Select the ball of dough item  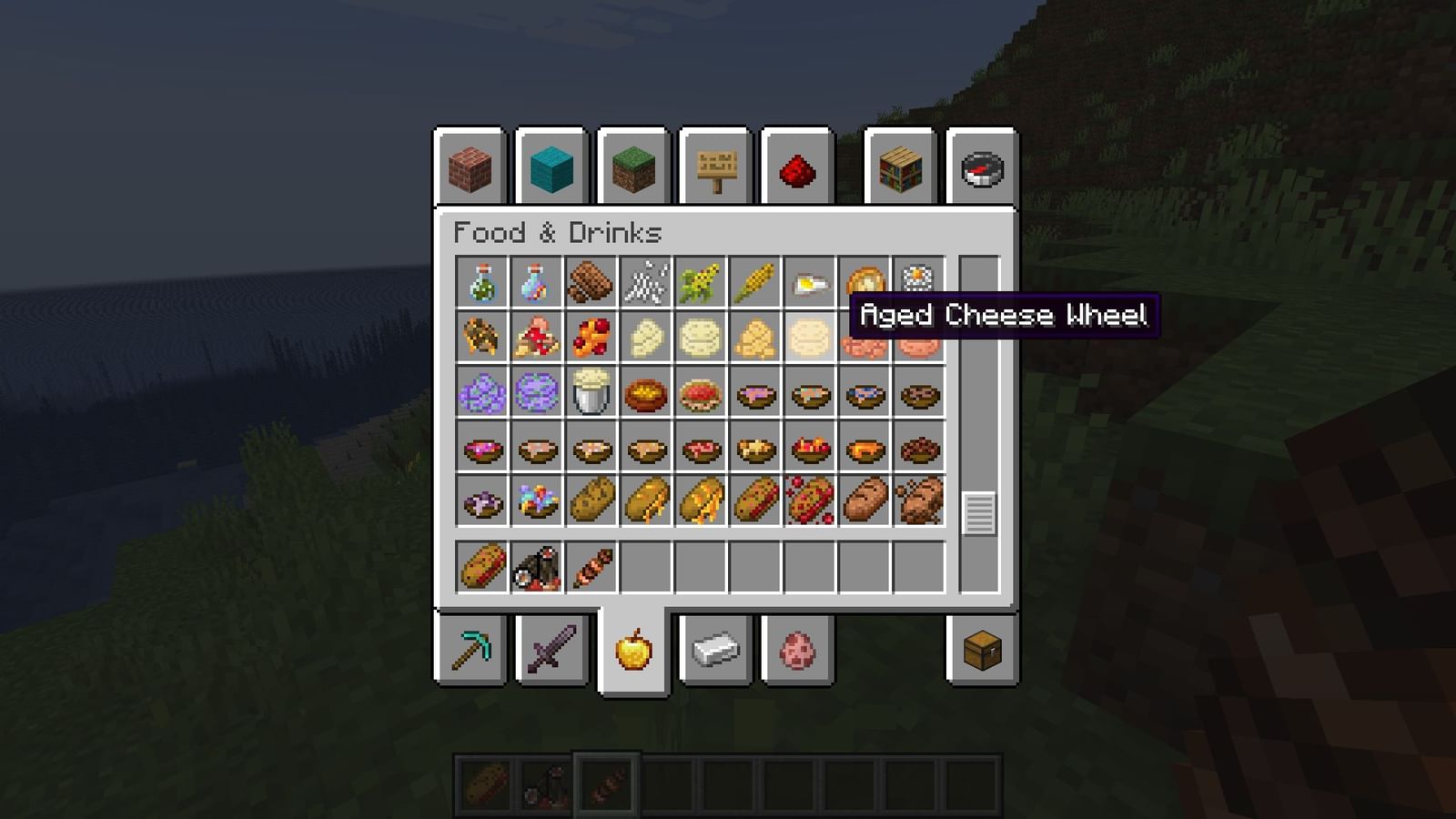tap(646, 339)
